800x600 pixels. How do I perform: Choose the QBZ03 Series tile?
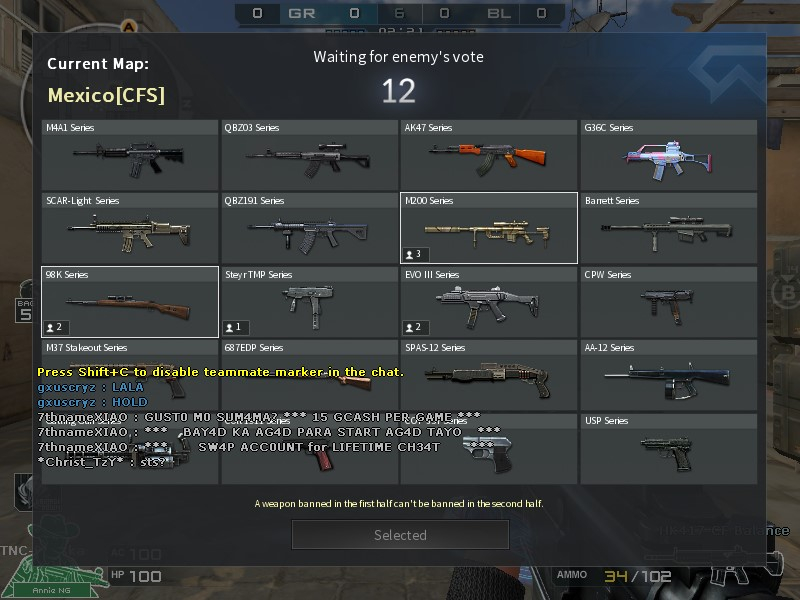(309, 155)
